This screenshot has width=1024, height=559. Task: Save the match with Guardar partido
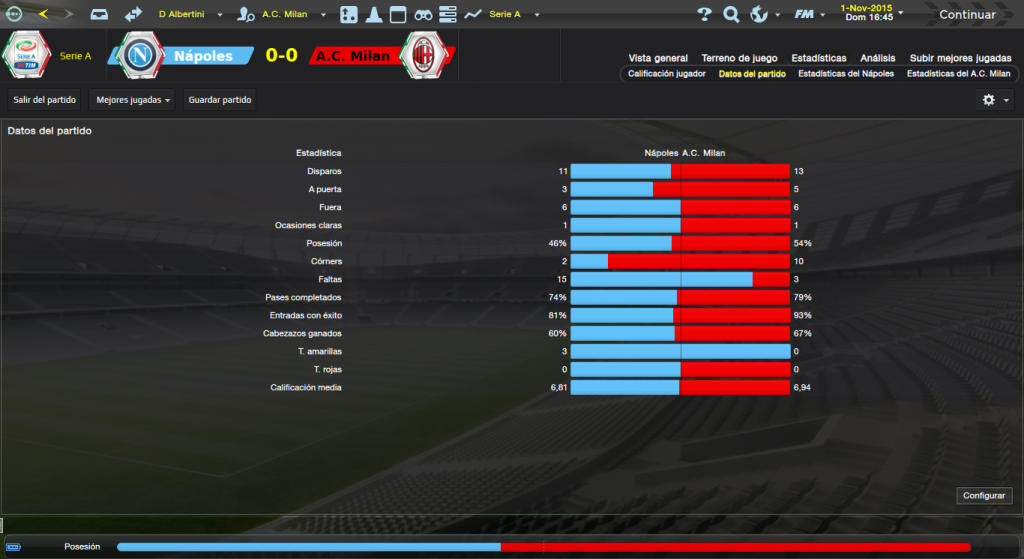pos(221,100)
